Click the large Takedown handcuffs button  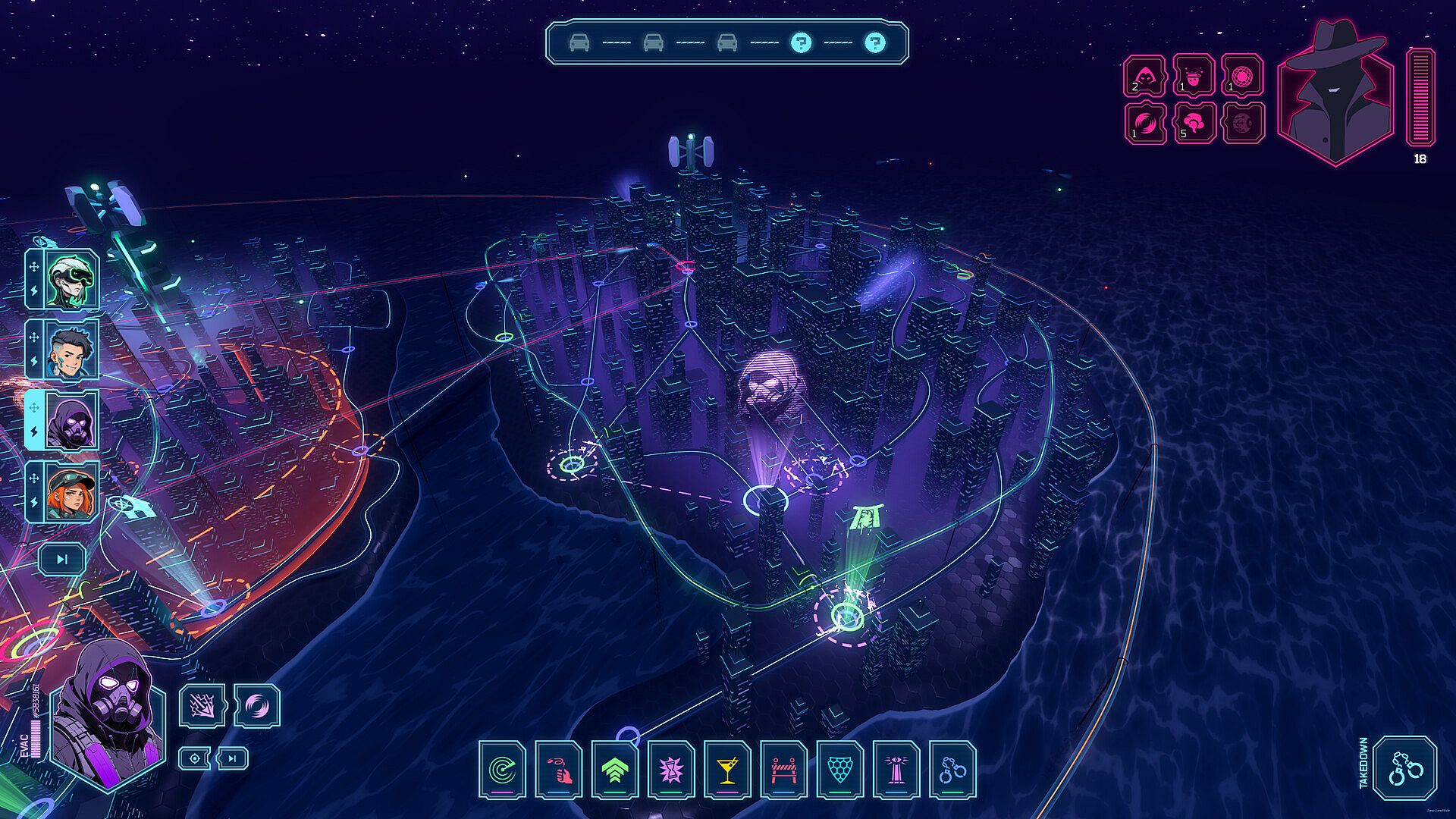[1405, 768]
